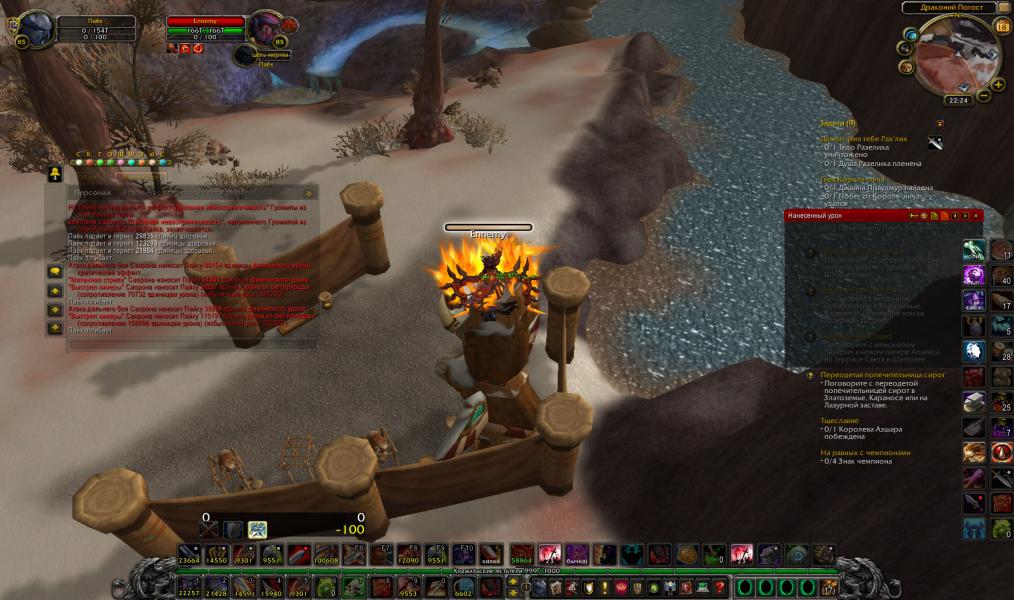
Task: Open the main backpack bag slot
Action: 829,586
